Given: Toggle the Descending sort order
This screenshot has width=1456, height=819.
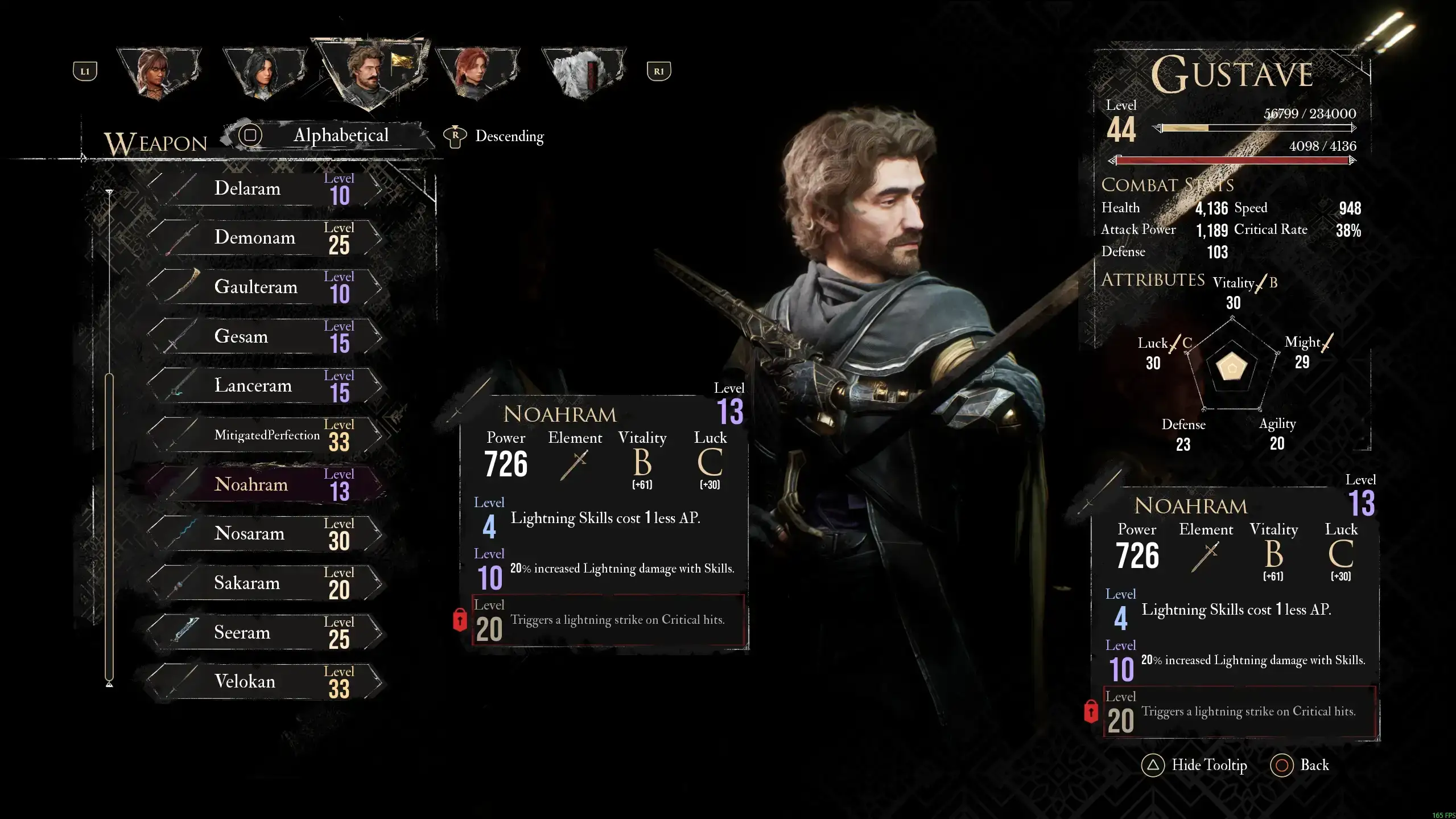Looking at the screenshot, I should pos(495,137).
